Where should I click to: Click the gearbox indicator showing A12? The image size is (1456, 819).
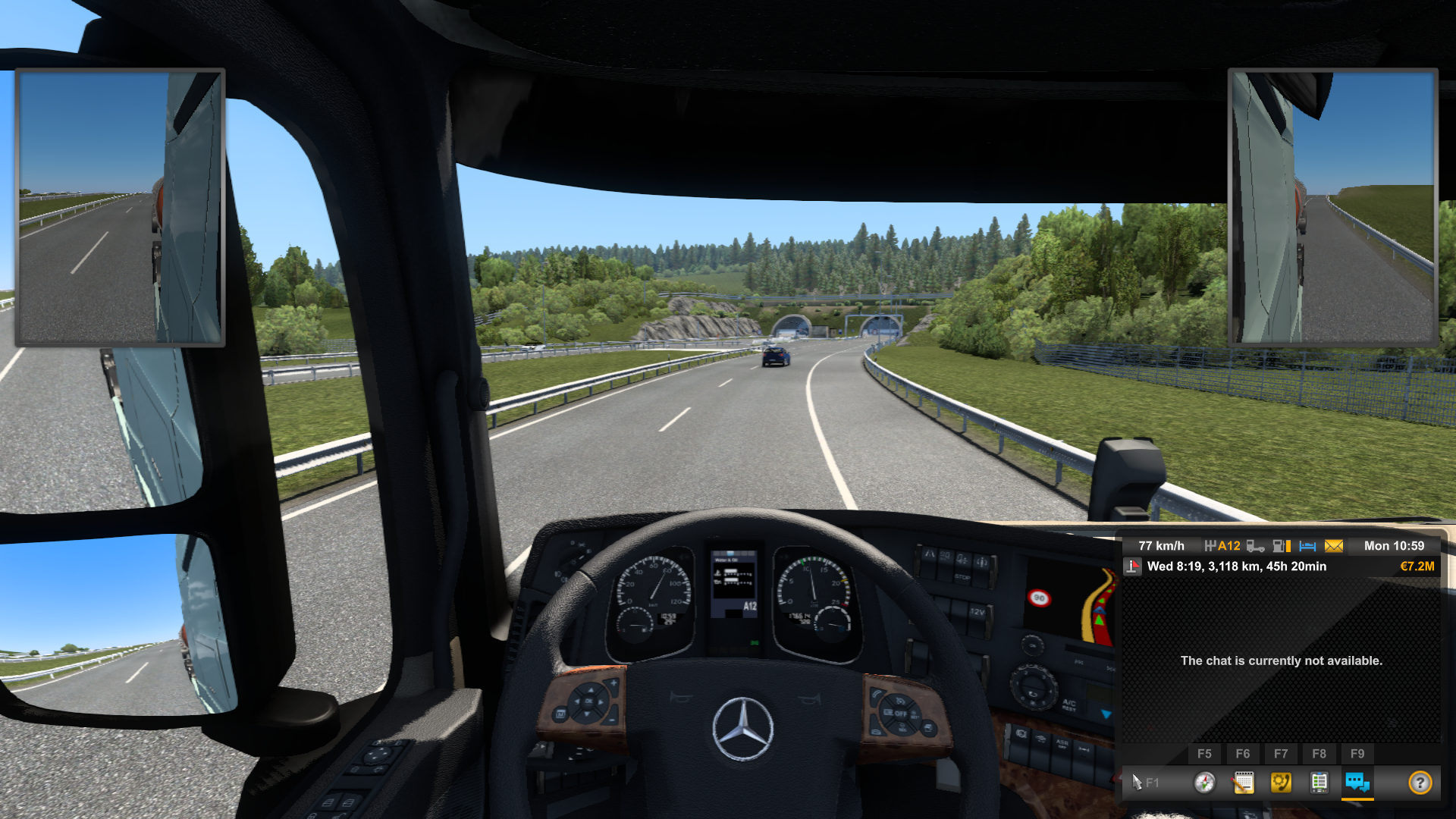[x=1223, y=545]
